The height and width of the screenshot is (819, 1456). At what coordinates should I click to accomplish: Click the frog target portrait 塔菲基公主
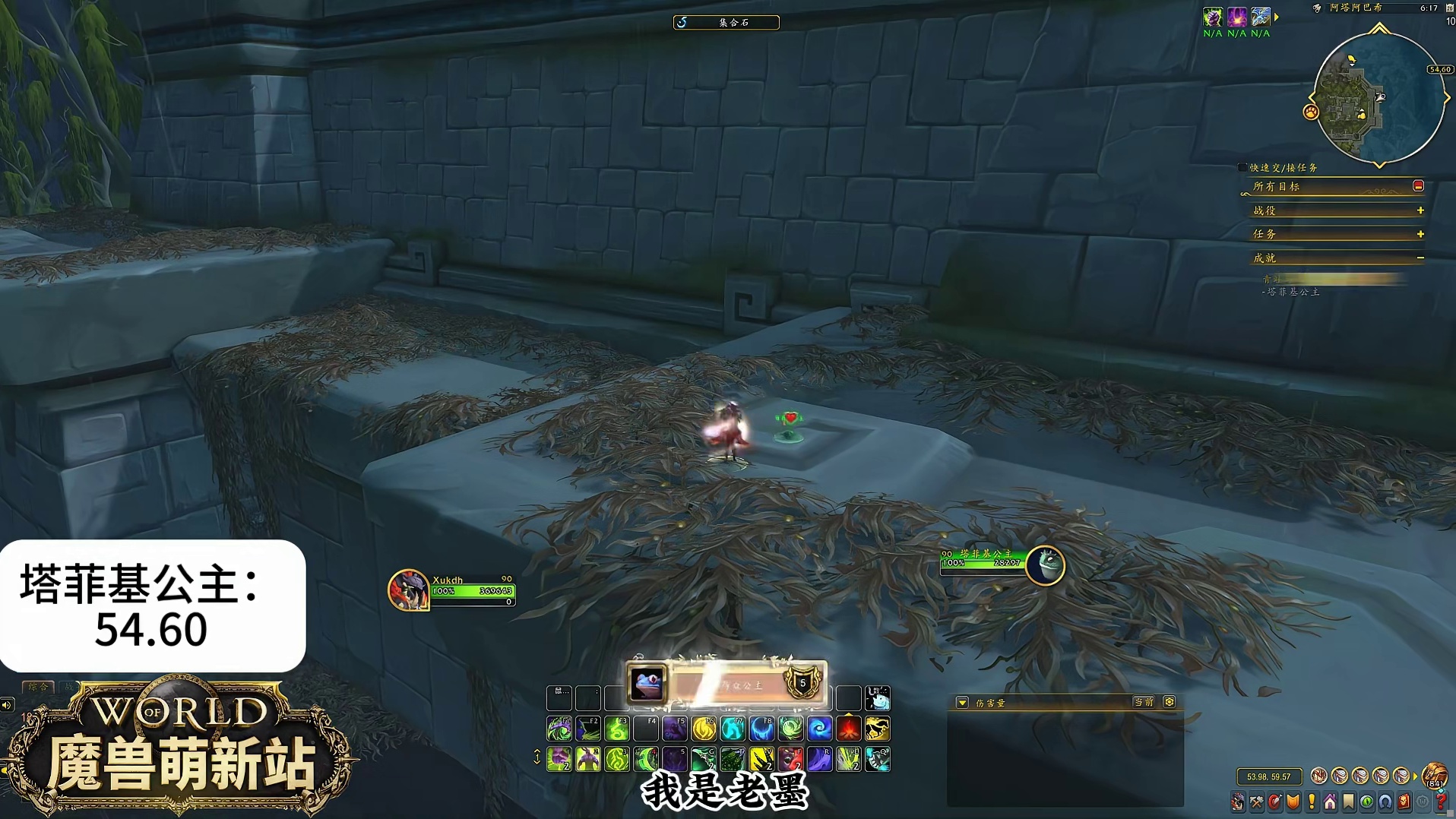(1046, 565)
